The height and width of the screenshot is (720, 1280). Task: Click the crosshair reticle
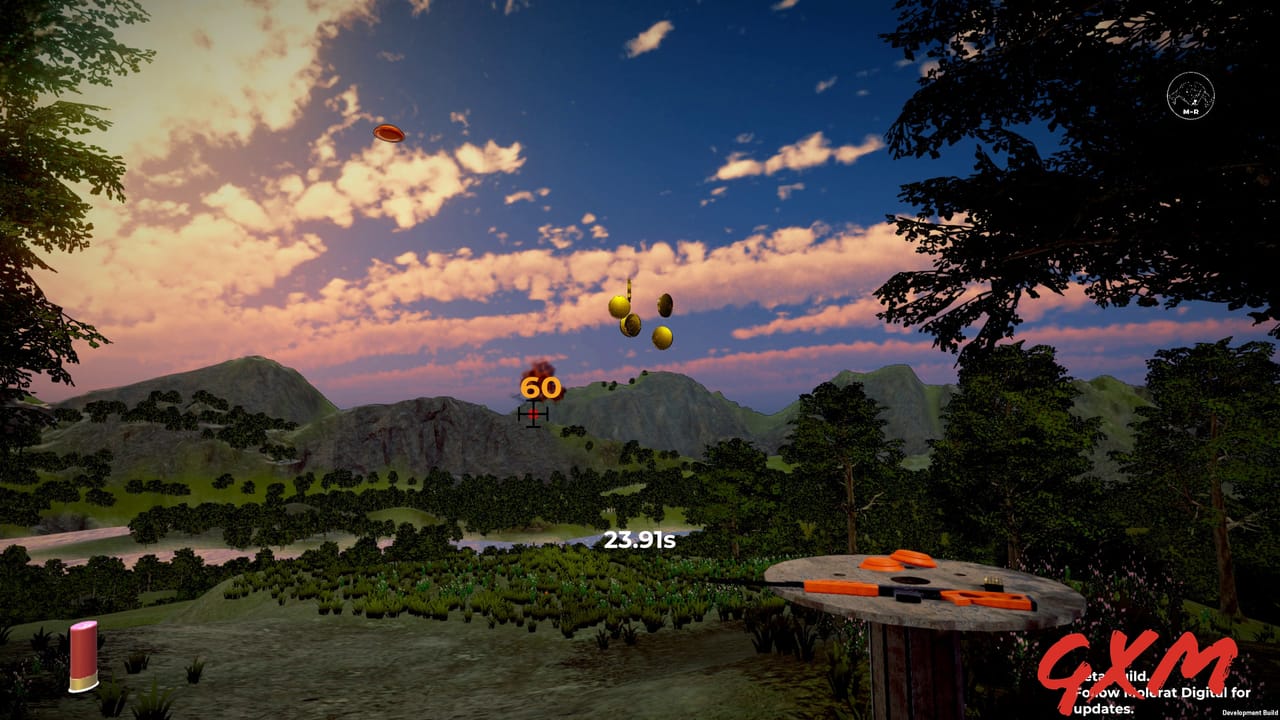point(533,415)
